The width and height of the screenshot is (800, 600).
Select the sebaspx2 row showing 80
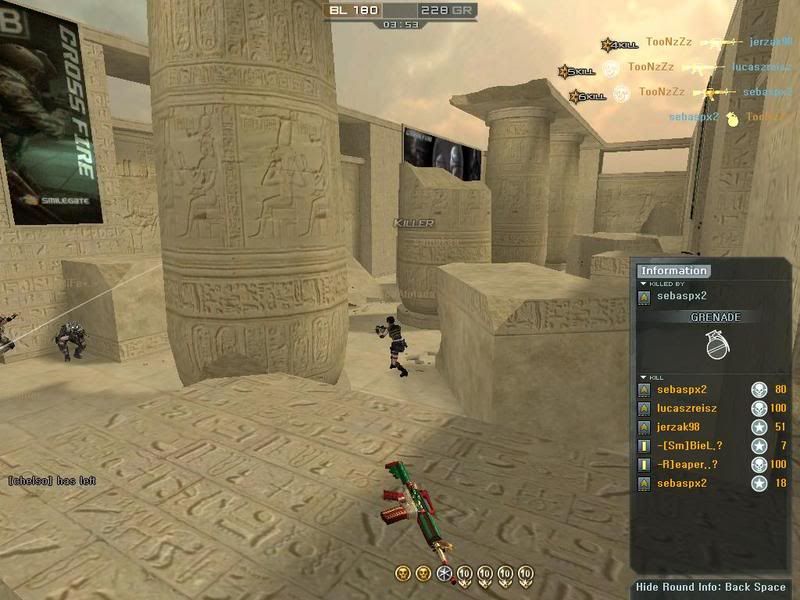(681, 389)
